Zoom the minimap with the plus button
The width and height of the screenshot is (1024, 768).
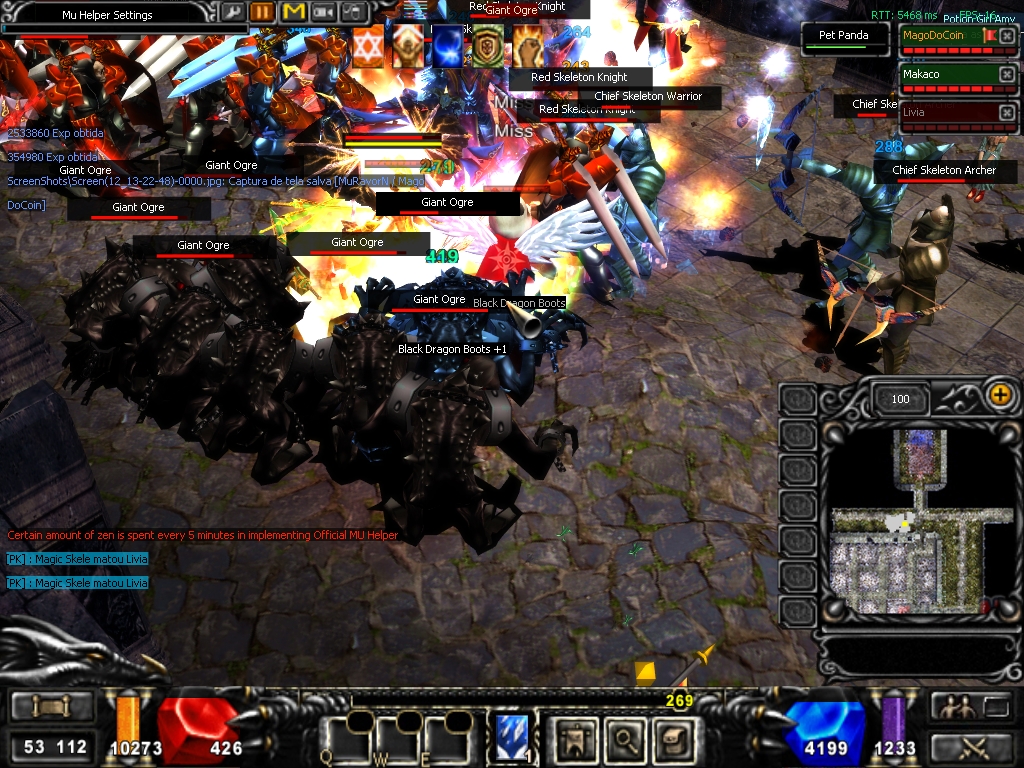pos(999,395)
